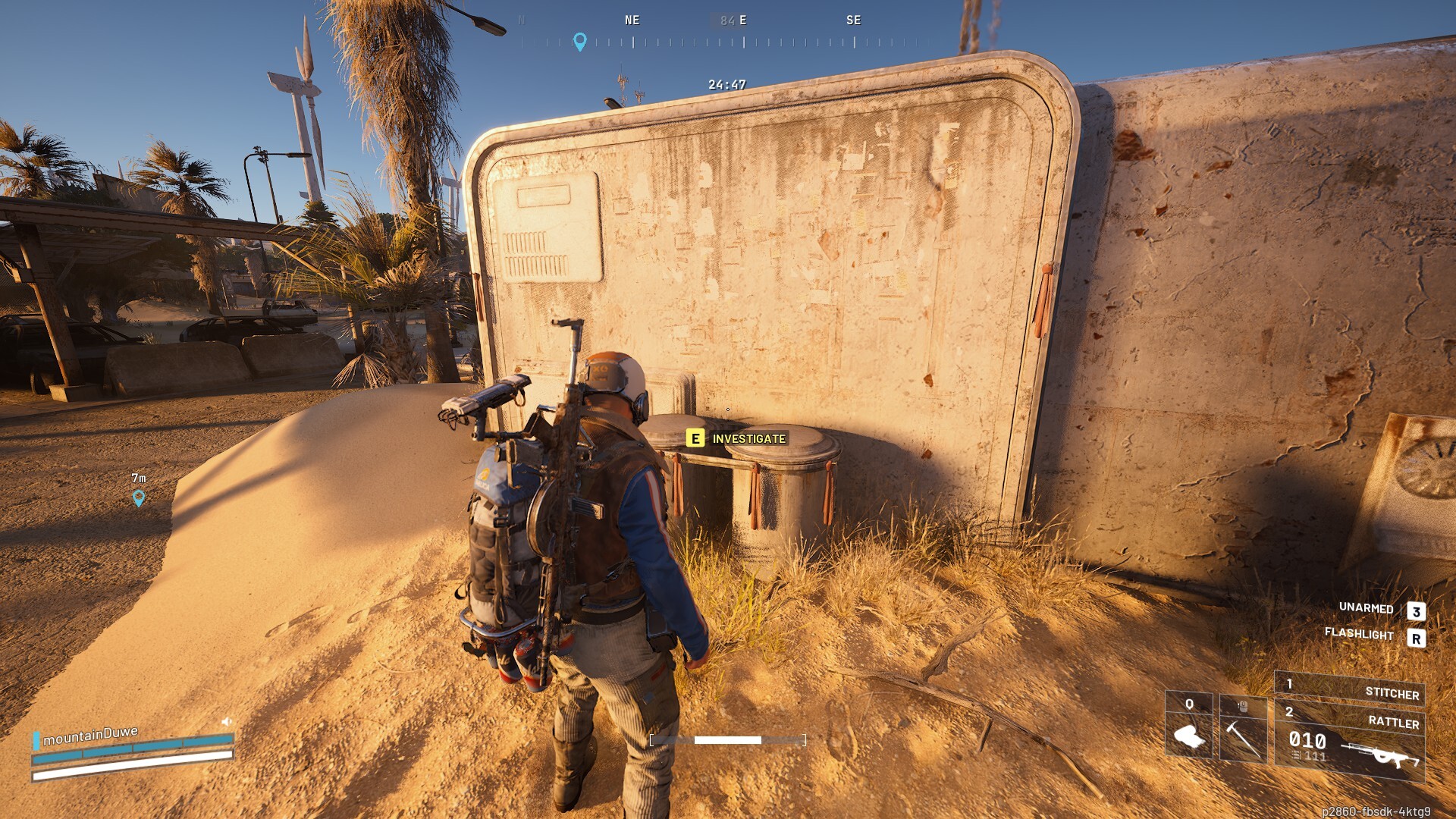Click mountainDuwe's blue health bar

pos(133,745)
